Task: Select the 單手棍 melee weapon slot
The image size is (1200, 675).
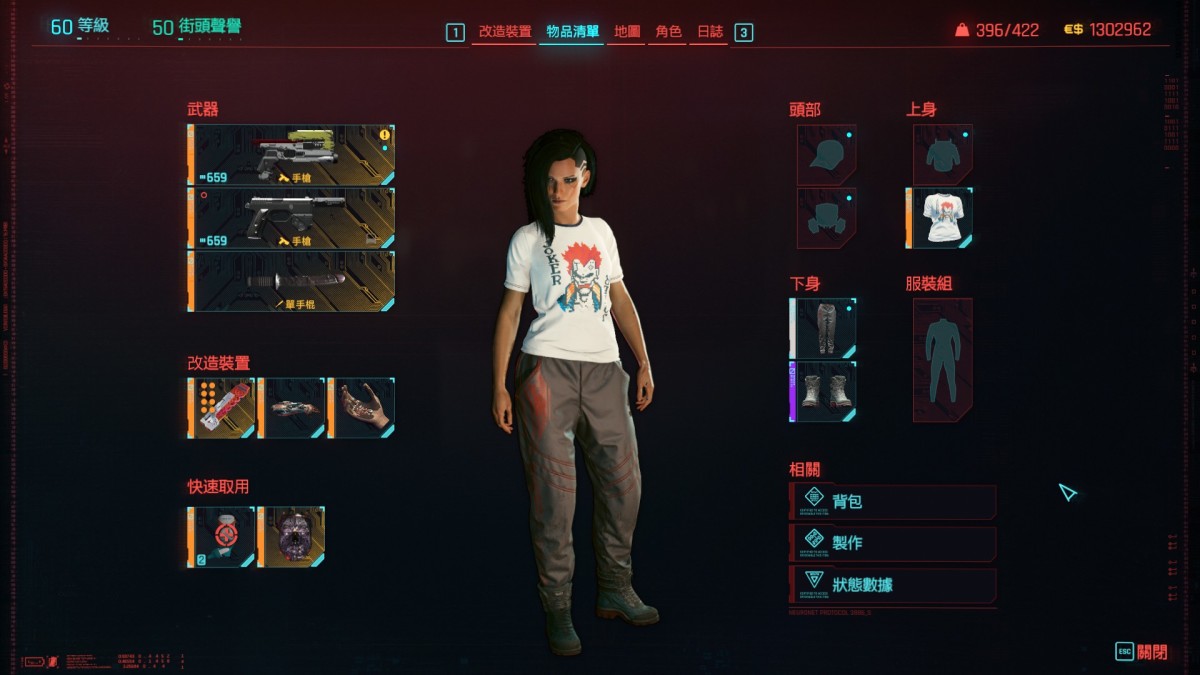Action: pos(292,281)
